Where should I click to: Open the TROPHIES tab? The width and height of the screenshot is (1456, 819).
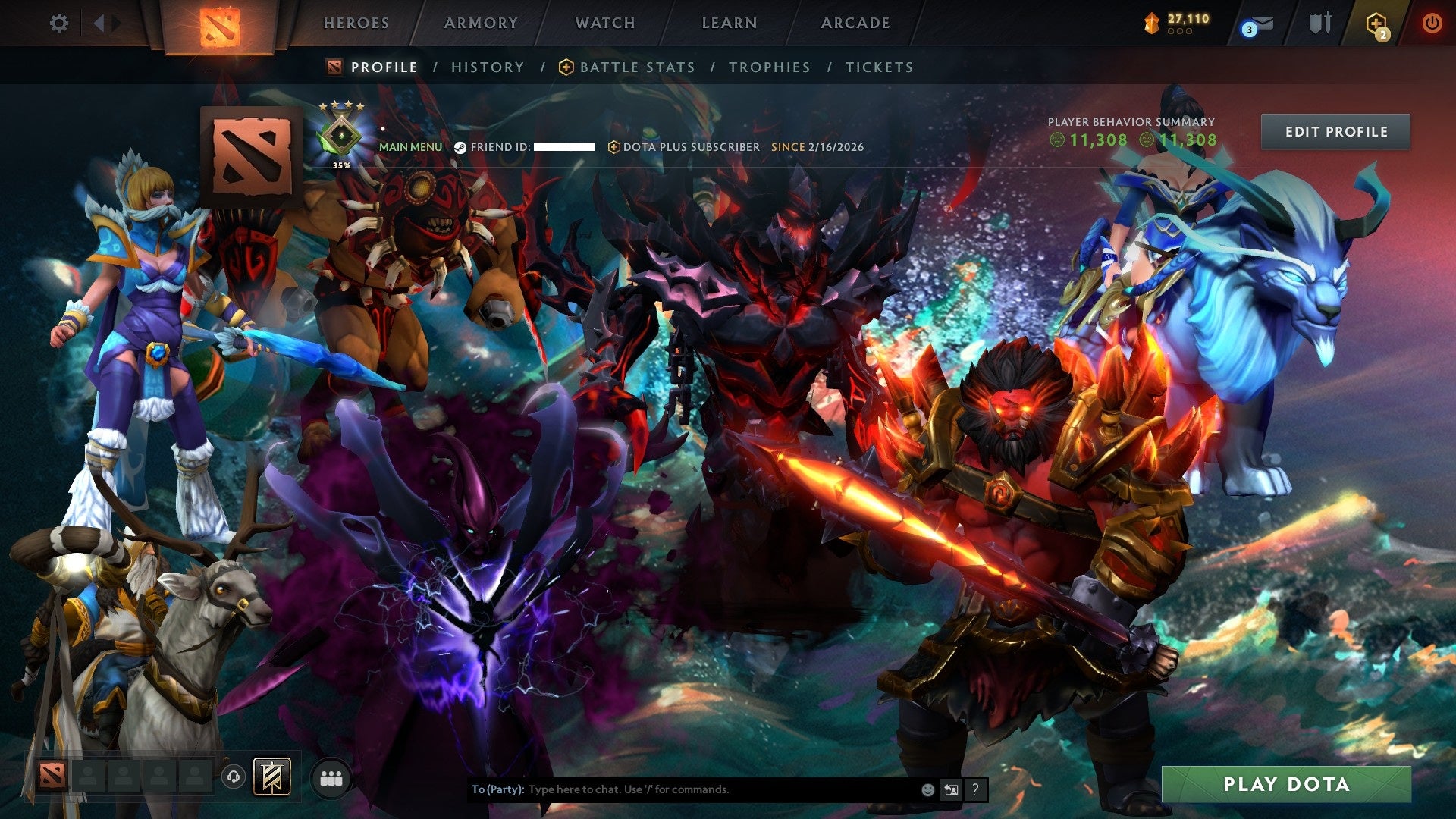[769, 67]
